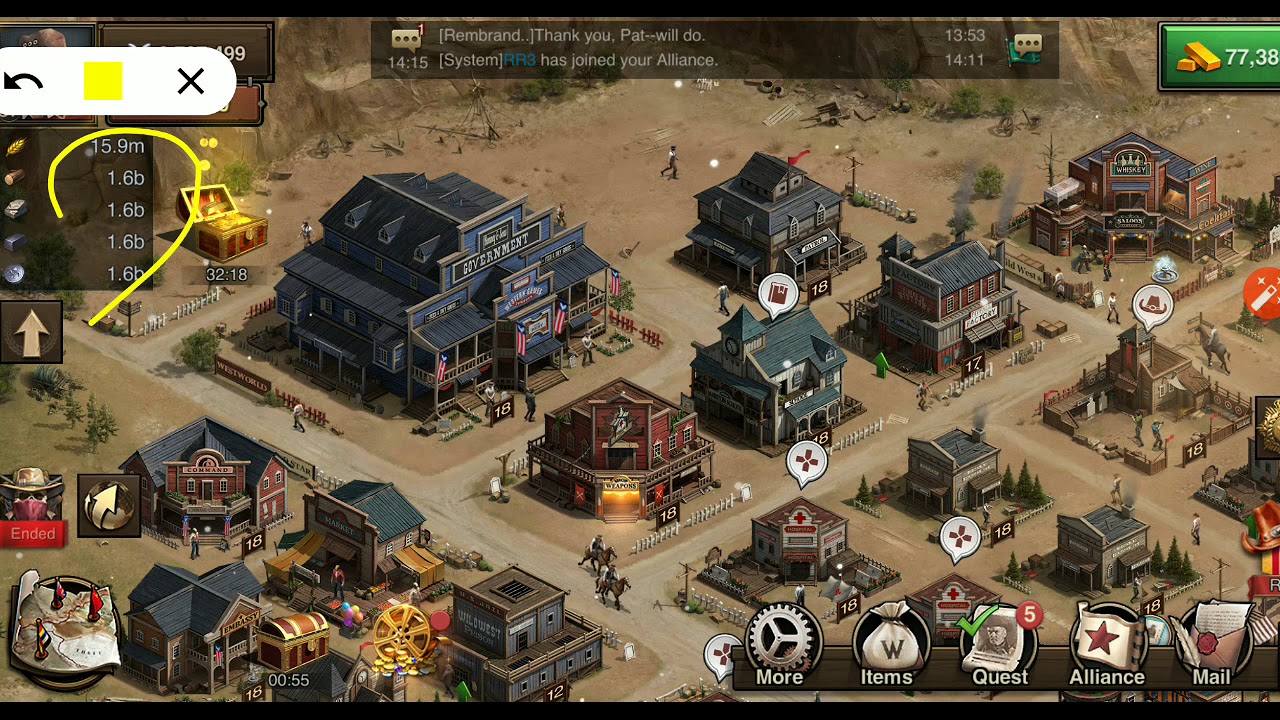Tap the orange magic wand overlay button
This screenshot has height=720, width=1280.
(x=1263, y=294)
